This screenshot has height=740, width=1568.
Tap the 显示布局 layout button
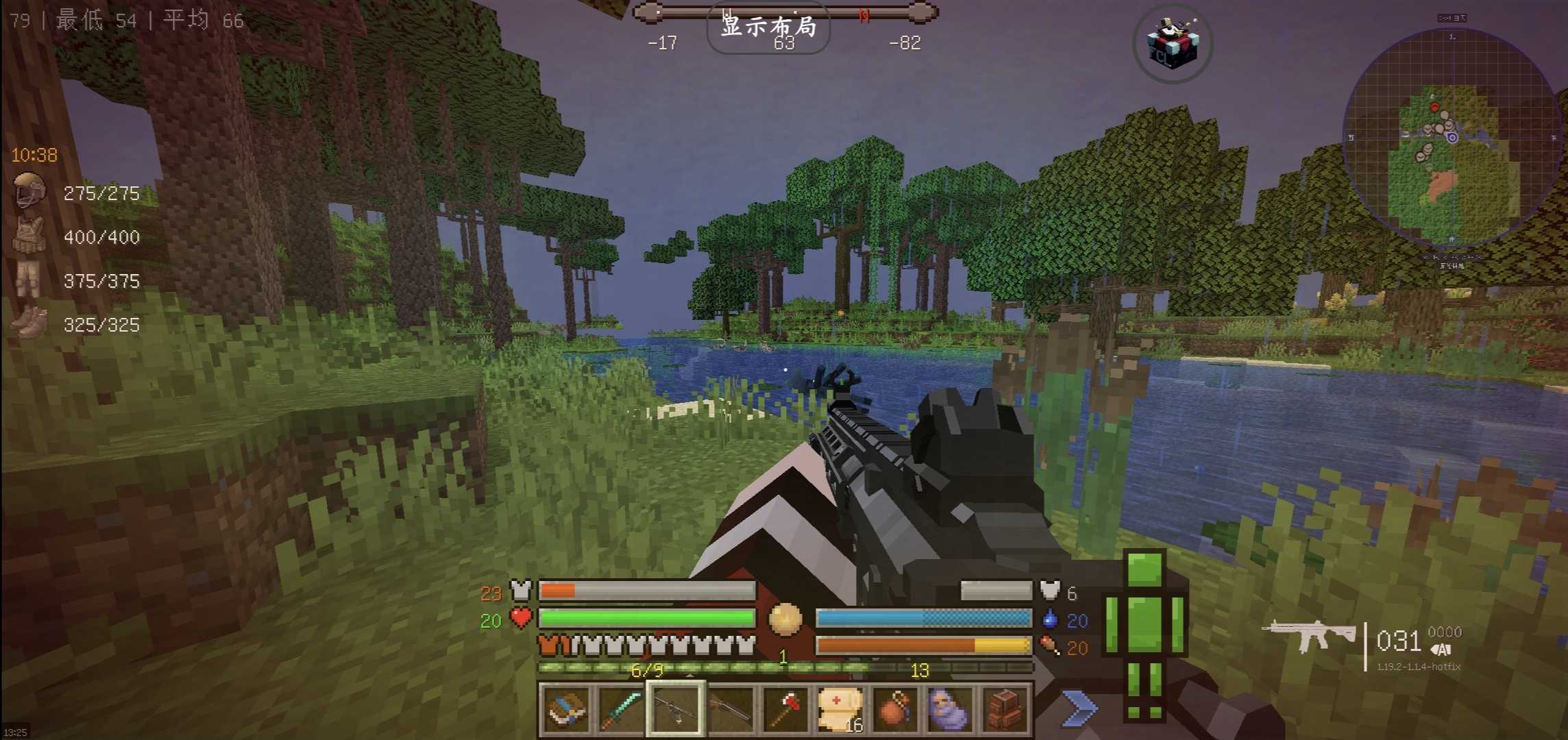768,27
